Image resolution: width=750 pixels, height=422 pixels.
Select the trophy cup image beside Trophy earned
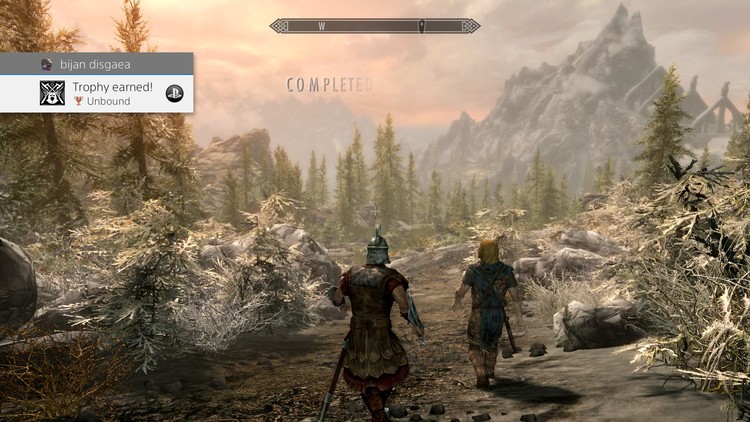coord(52,93)
